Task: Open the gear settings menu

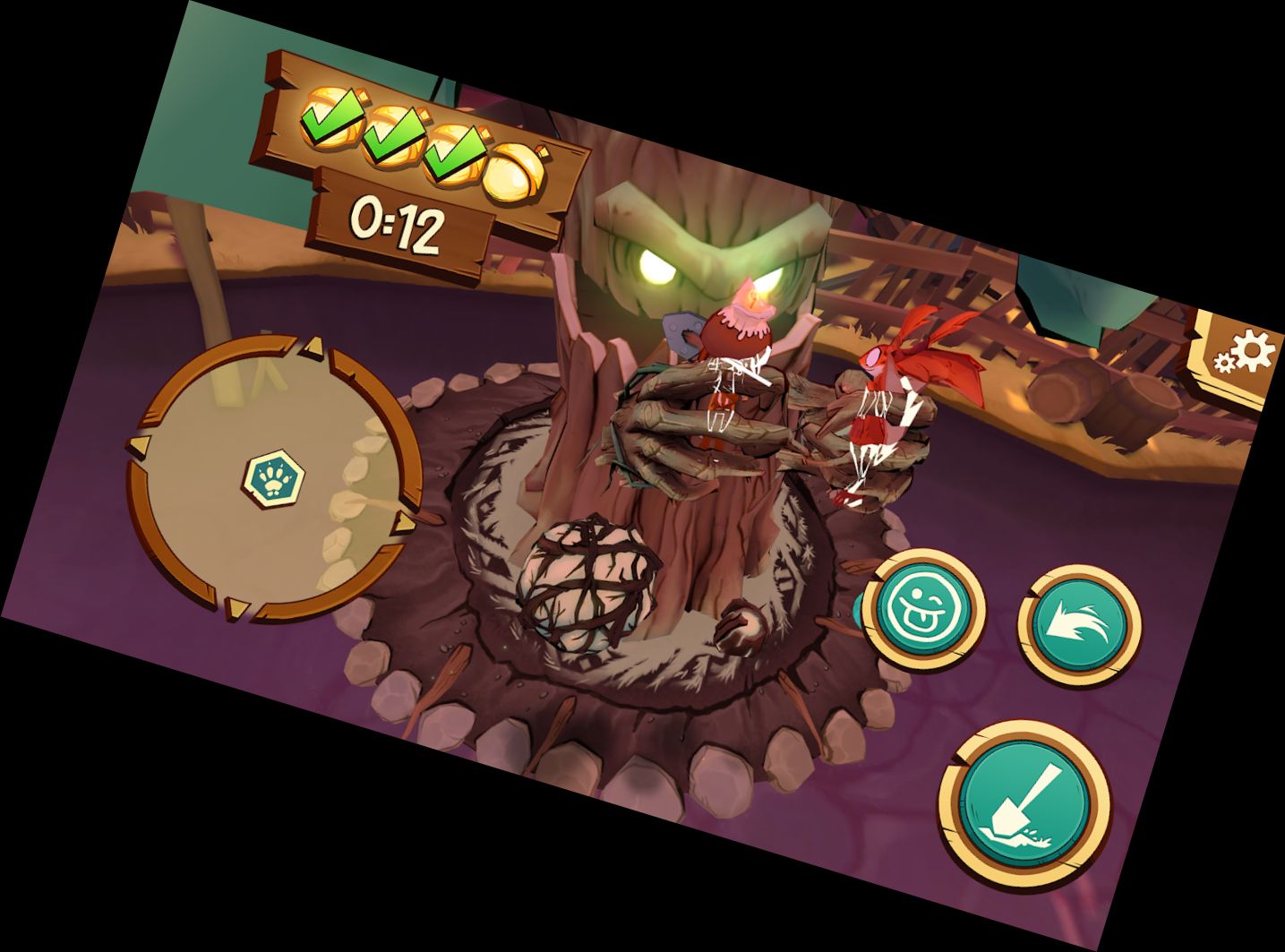Action: (x=1244, y=354)
